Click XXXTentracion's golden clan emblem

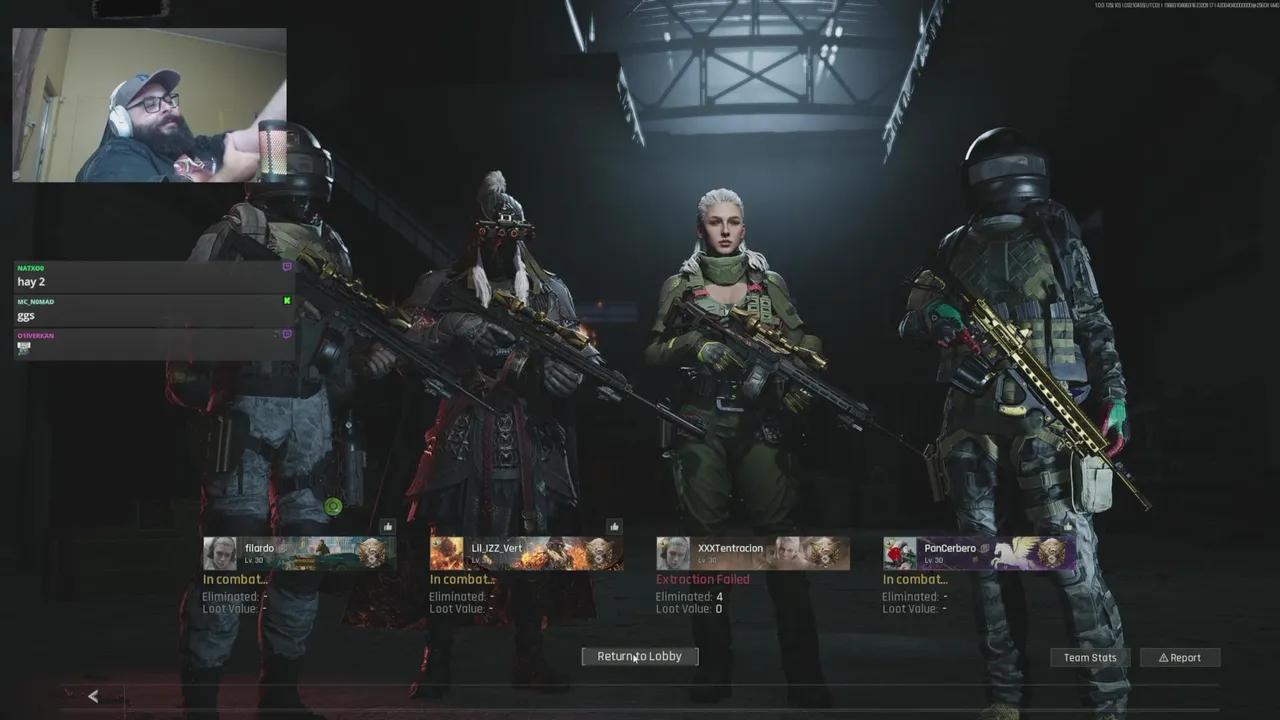click(823, 551)
